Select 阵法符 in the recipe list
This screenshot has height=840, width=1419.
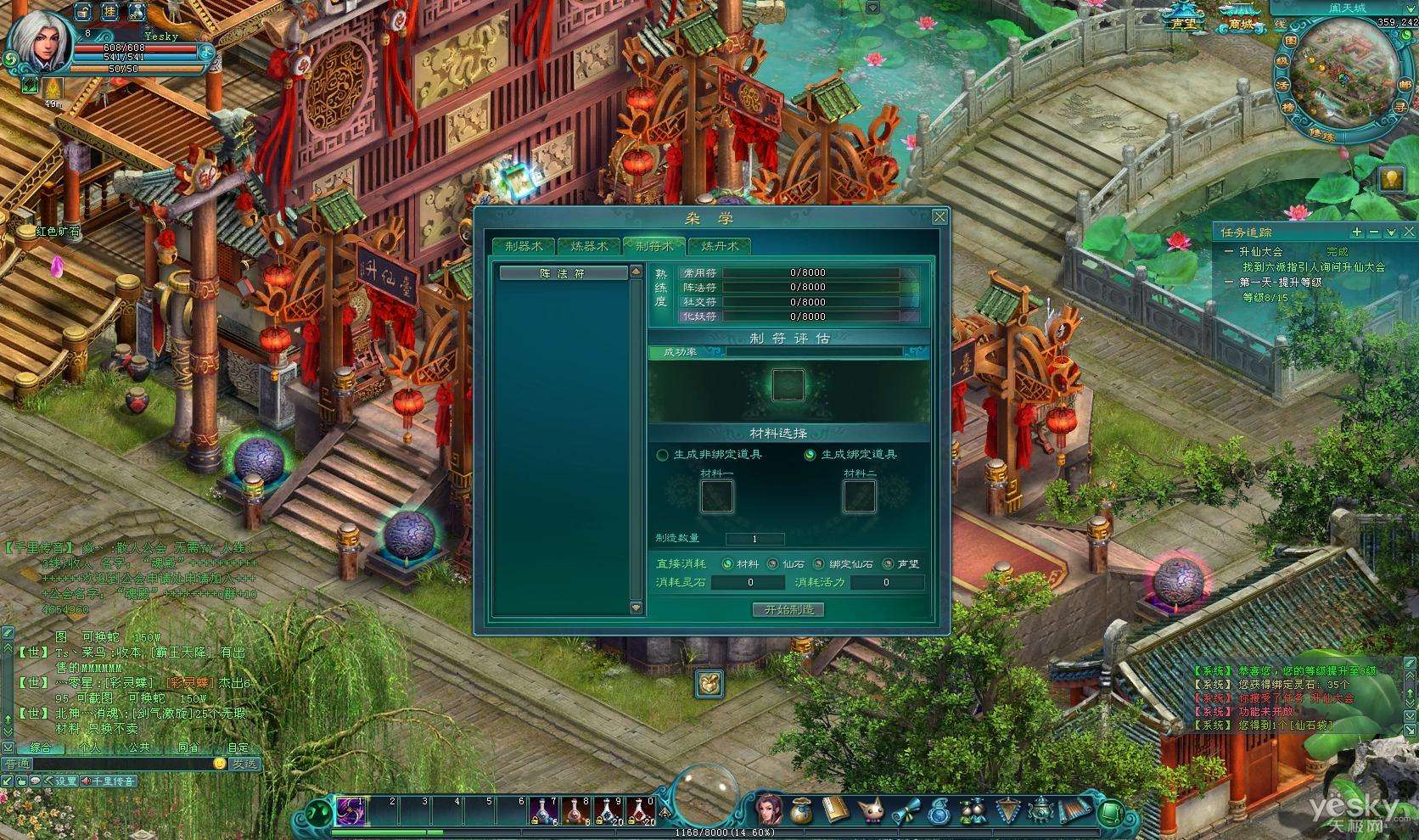tap(563, 273)
